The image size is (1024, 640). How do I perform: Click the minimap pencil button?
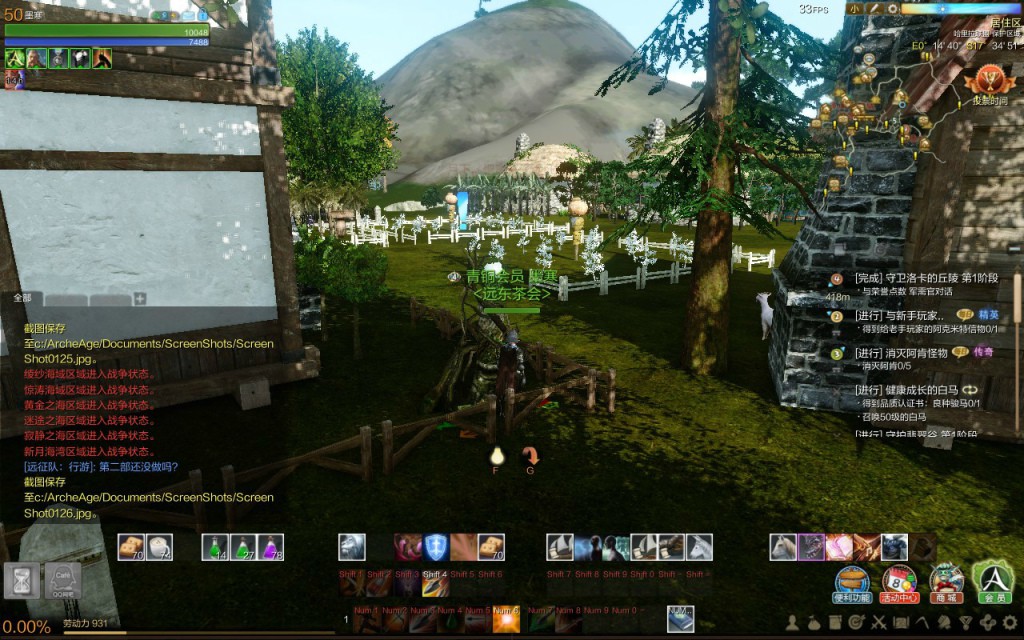tap(873, 8)
